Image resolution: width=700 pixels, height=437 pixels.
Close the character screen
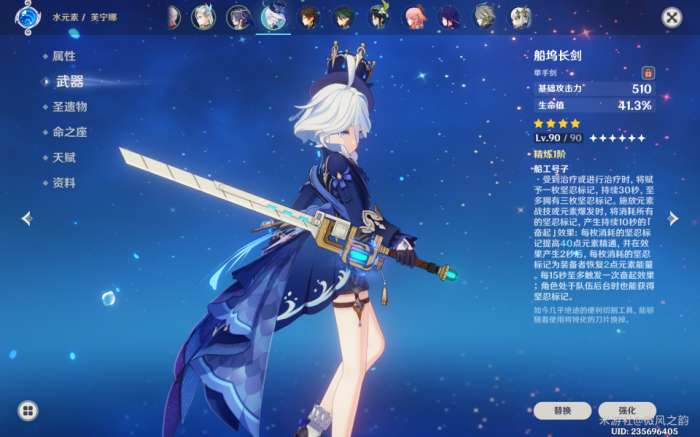click(x=671, y=17)
